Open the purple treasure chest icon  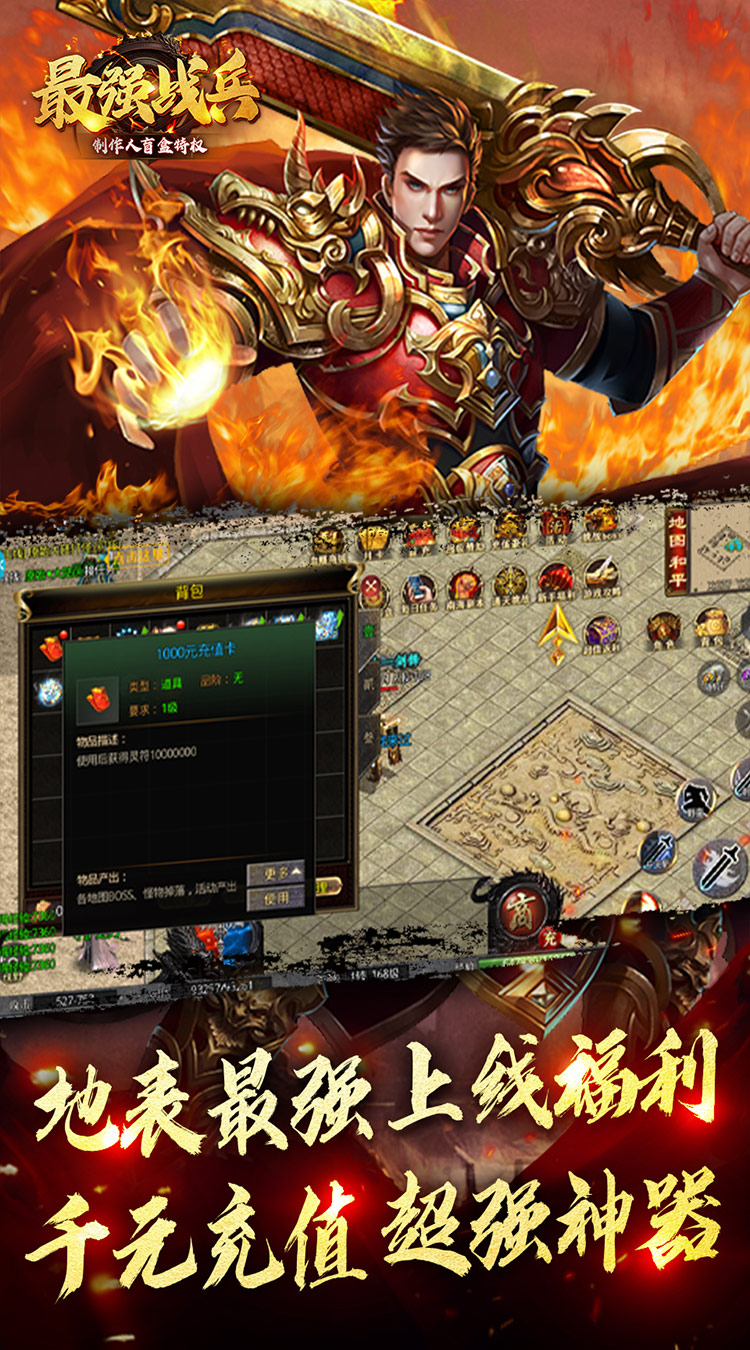[603, 631]
